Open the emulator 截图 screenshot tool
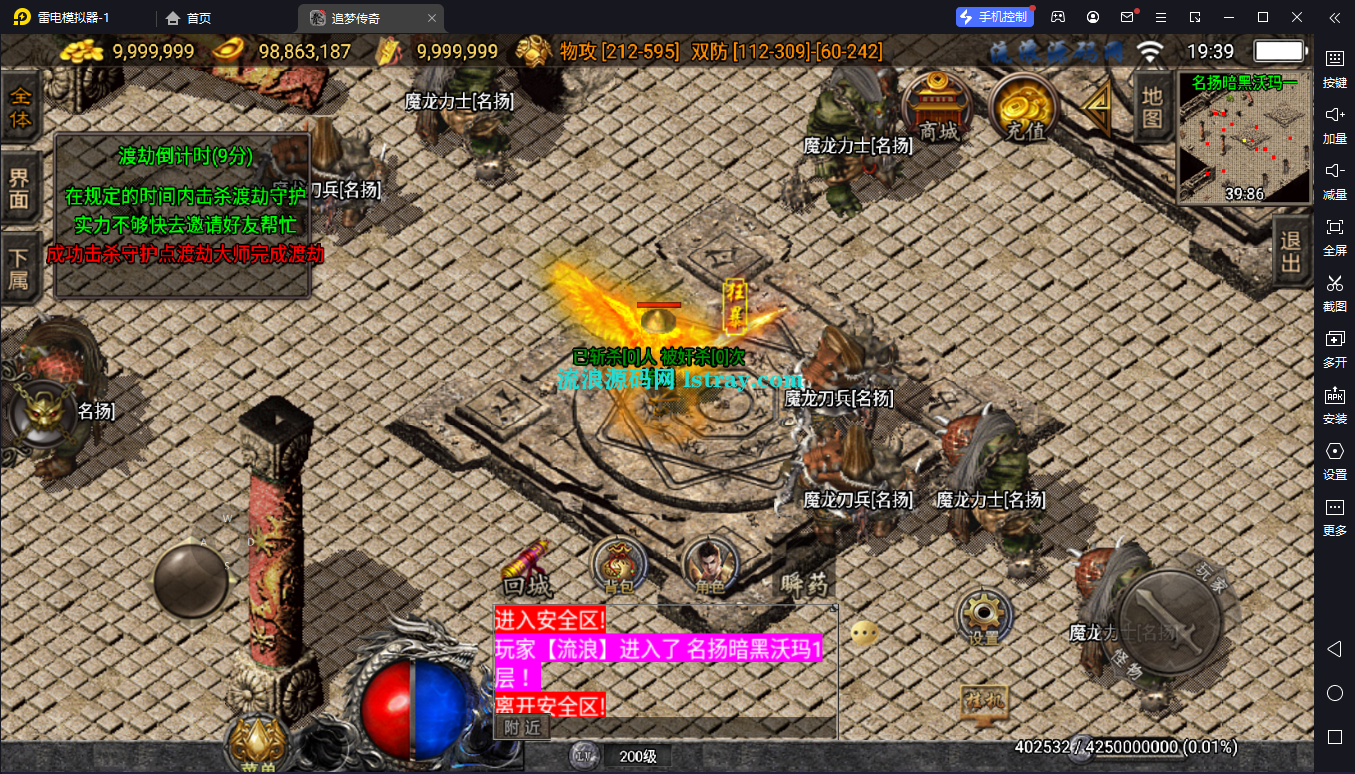The width and height of the screenshot is (1355, 774). coord(1334,292)
